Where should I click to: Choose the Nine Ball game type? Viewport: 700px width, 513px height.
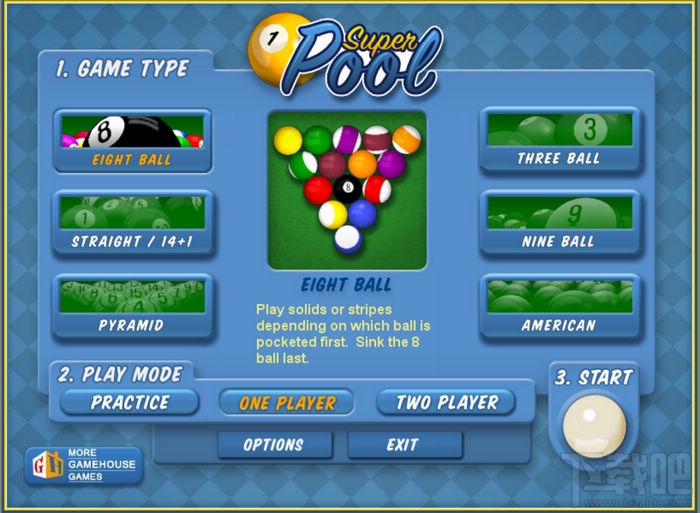[559, 223]
